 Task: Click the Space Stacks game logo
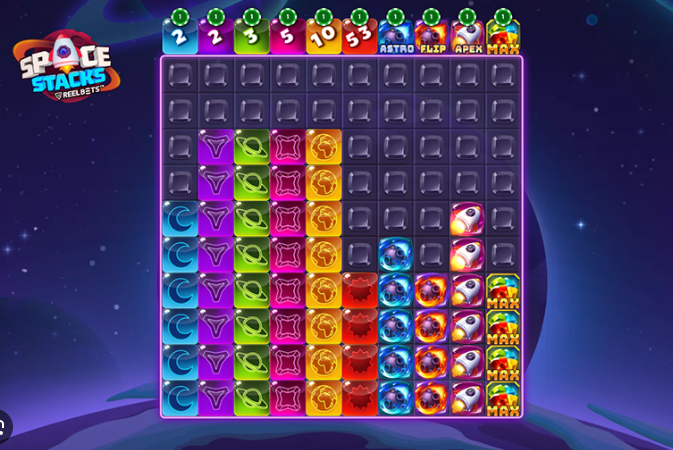pos(67,68)
